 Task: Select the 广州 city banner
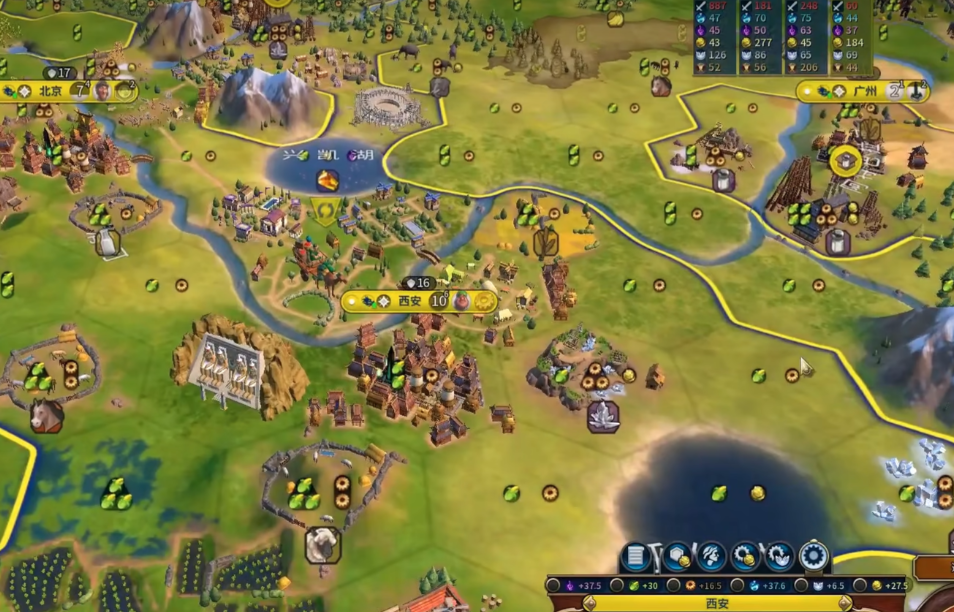click(x=865, y=91)
